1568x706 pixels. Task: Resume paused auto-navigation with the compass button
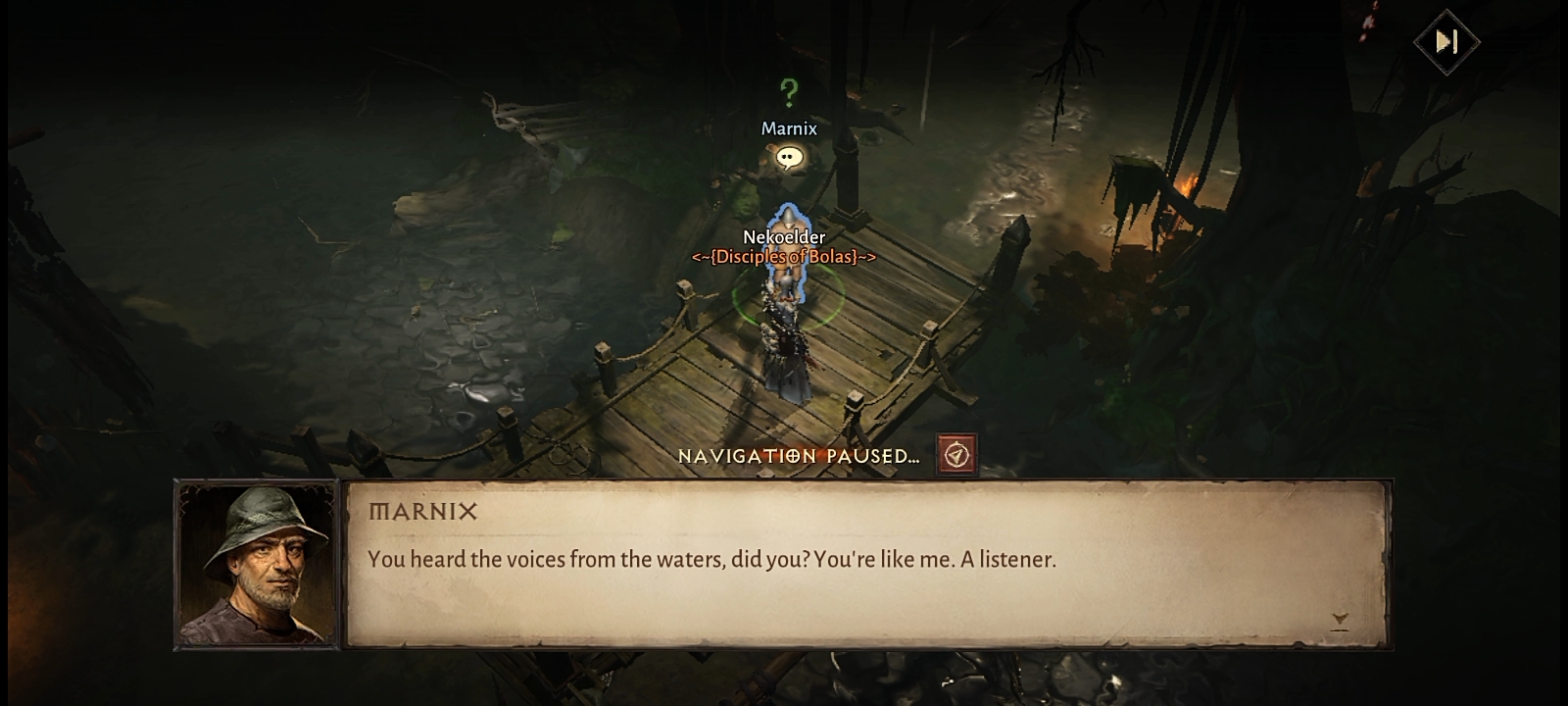[x=956, y=455]
